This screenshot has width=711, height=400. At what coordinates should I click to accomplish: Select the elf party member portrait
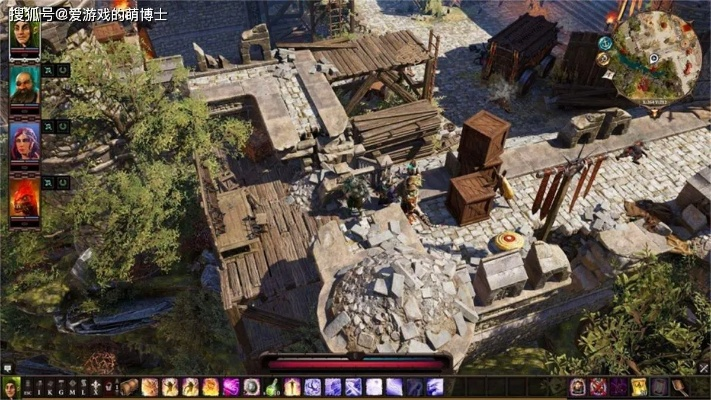pos(24,40)
